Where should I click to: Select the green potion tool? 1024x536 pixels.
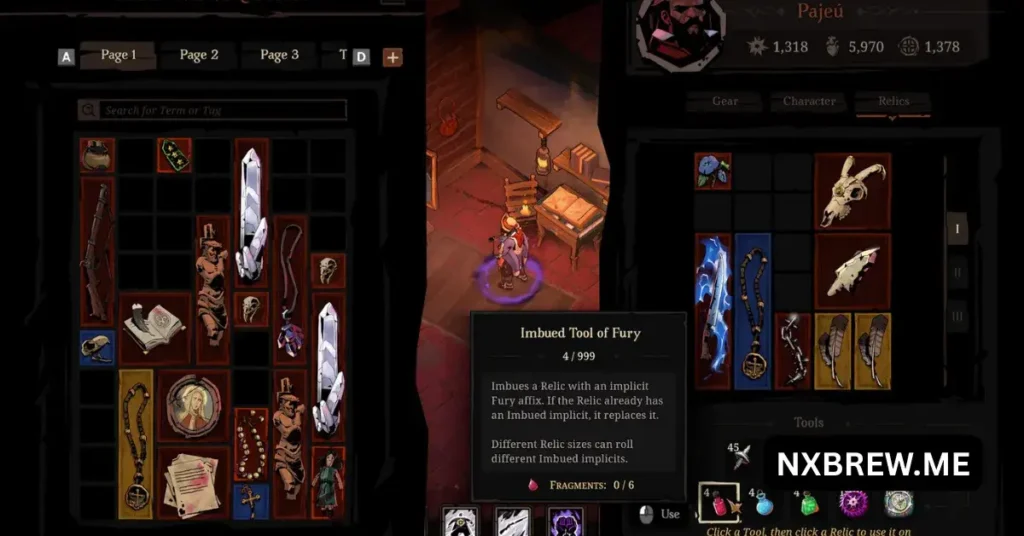coord(809,503)
